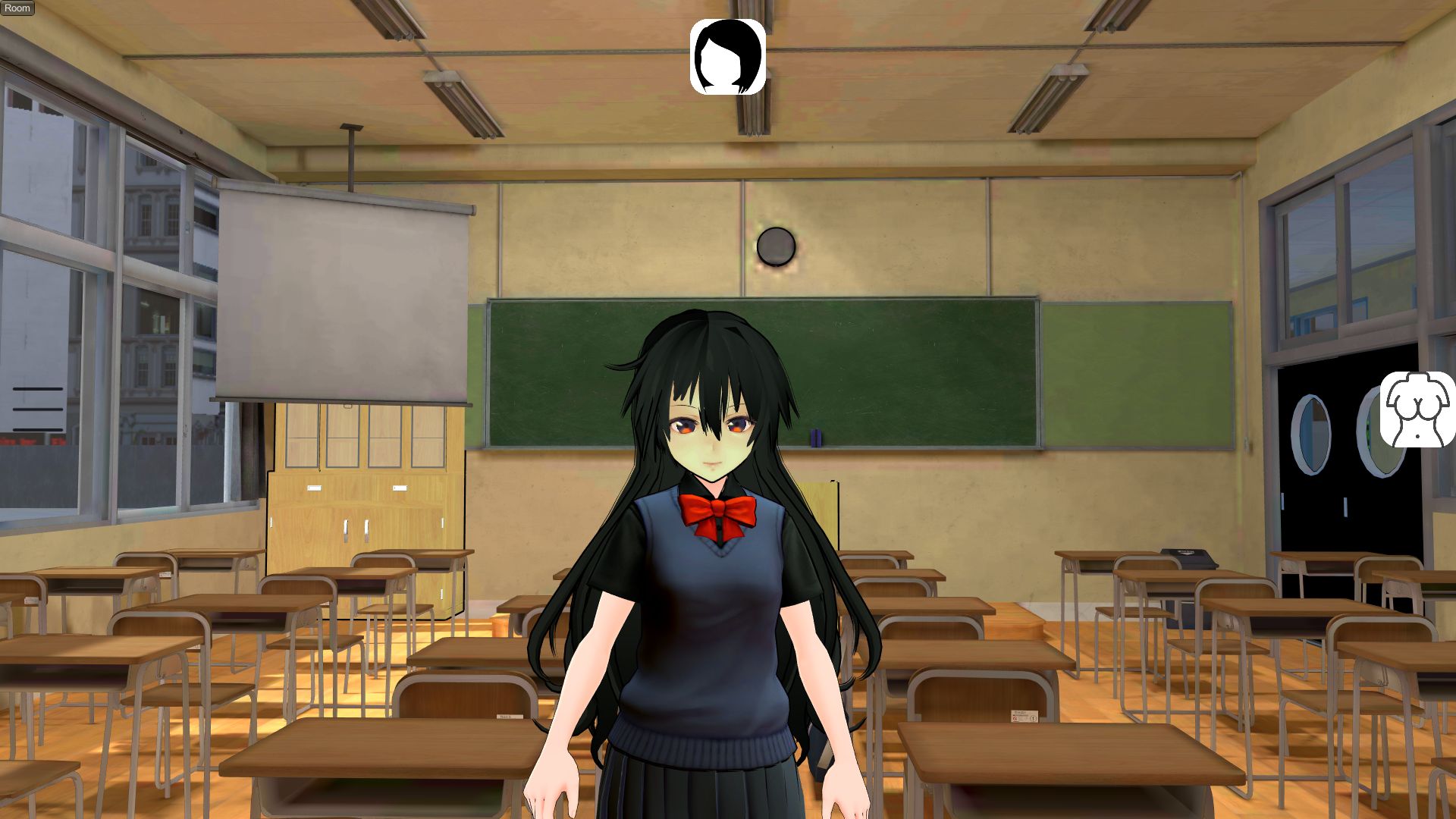
Task: Click the left classroom window
Action: coord(114,303)
